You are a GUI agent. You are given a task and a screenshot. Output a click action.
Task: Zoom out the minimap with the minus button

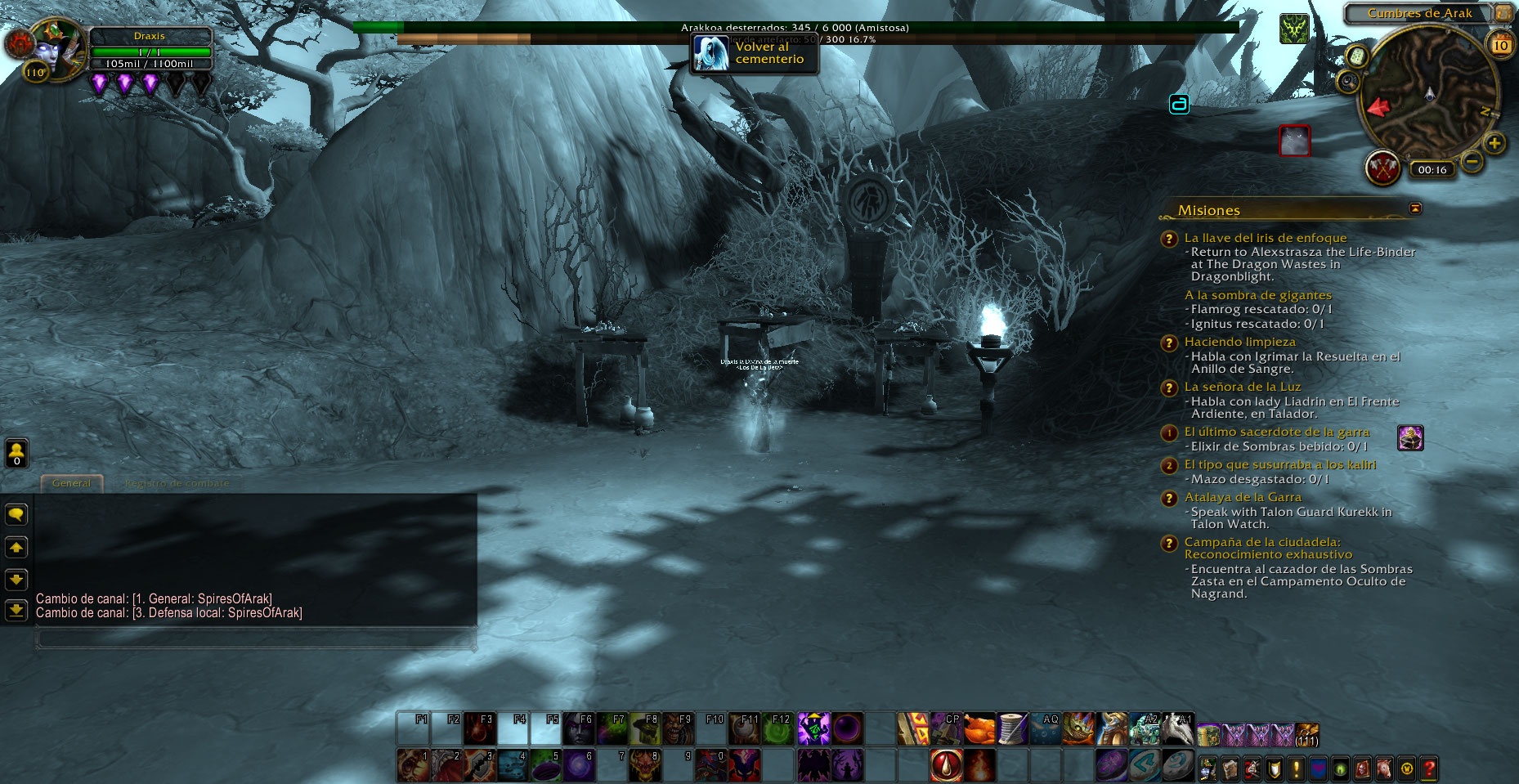[1471, 161]
